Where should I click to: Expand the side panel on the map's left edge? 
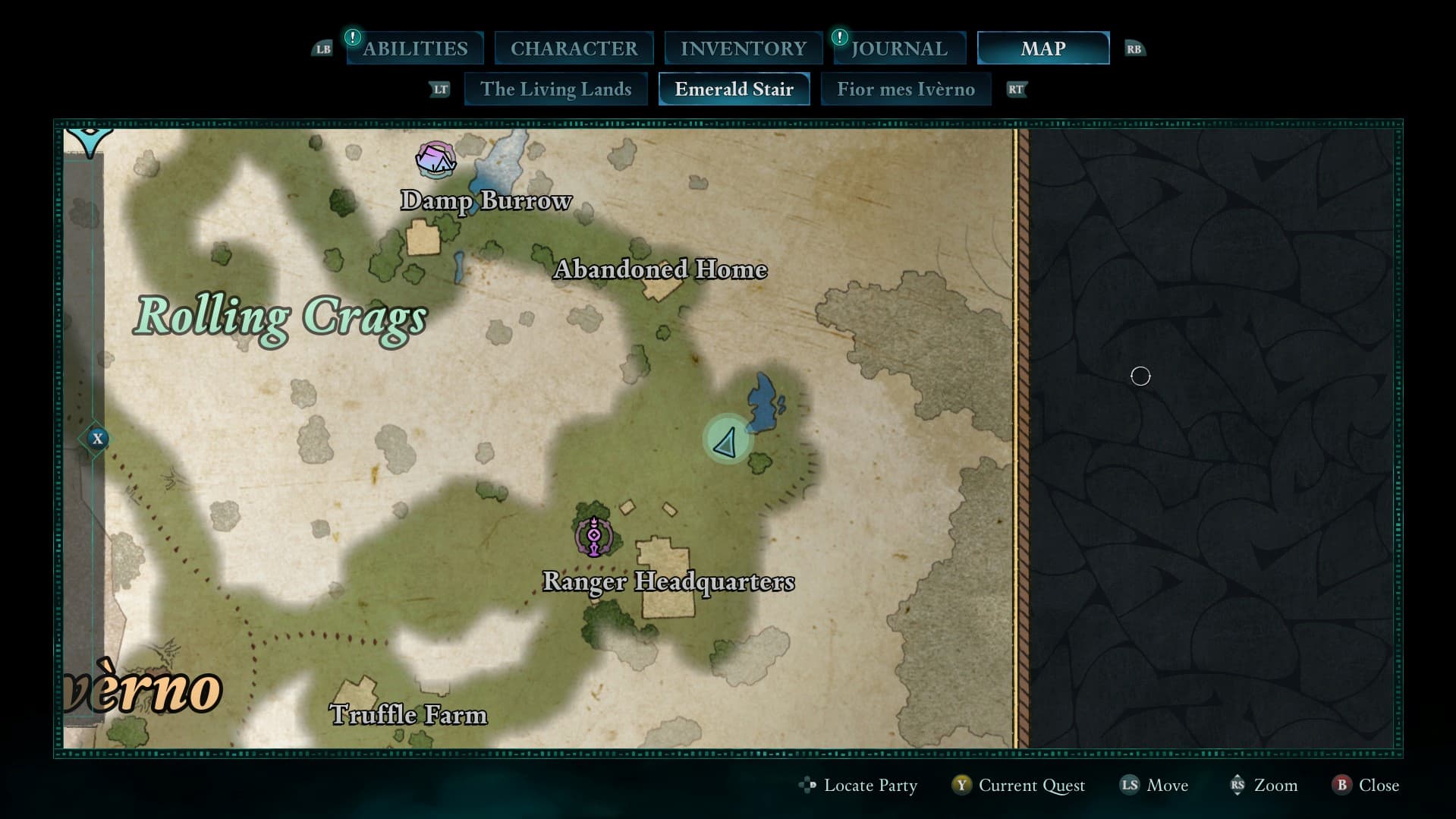point(96,439)
